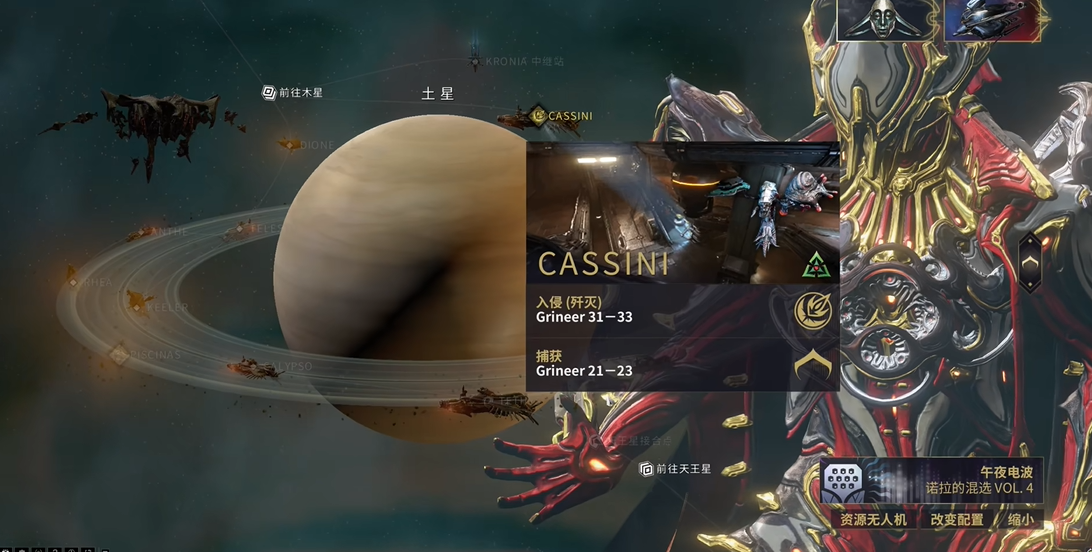Click the blue-background portrait thumbnail
1092x552 pixels.
993,20
